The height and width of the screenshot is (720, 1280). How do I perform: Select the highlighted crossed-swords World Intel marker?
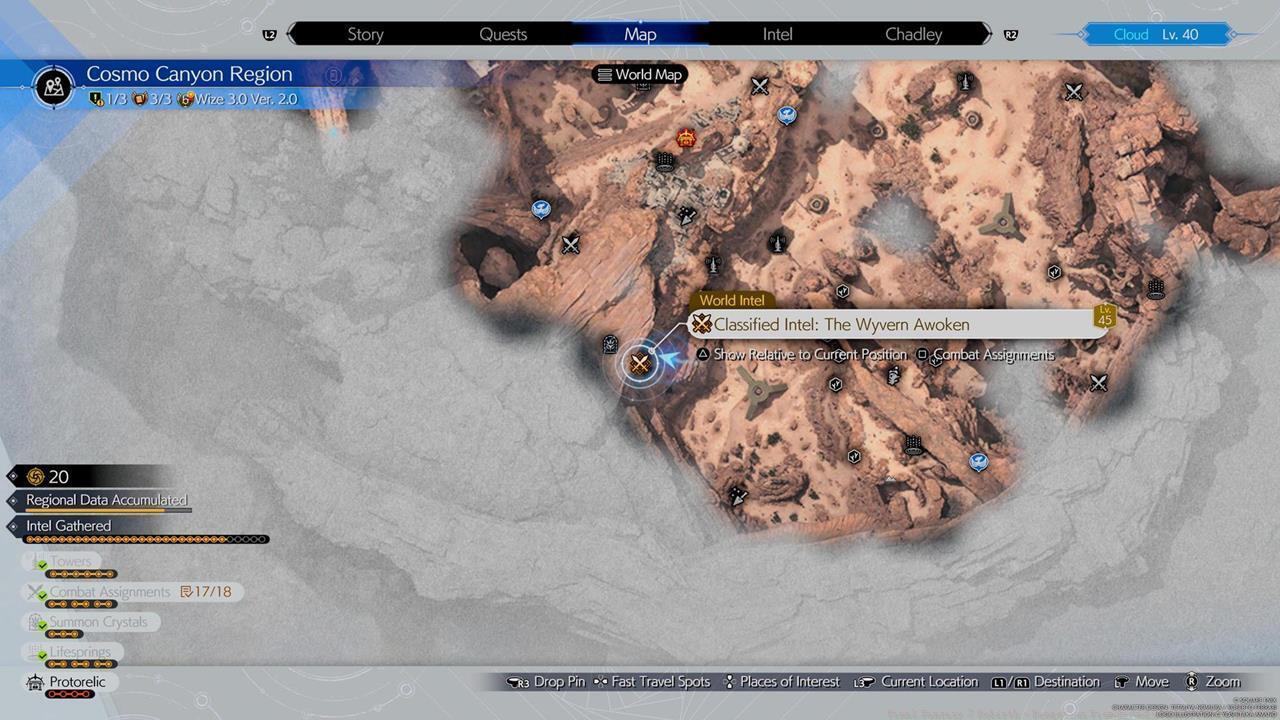(x=640, y=363)
